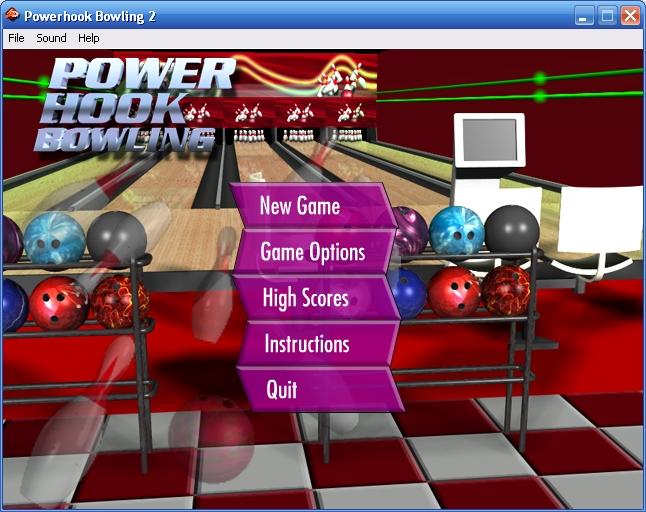Start a New Game
Viewport: 646px width, 512px height.
point(300,206)
